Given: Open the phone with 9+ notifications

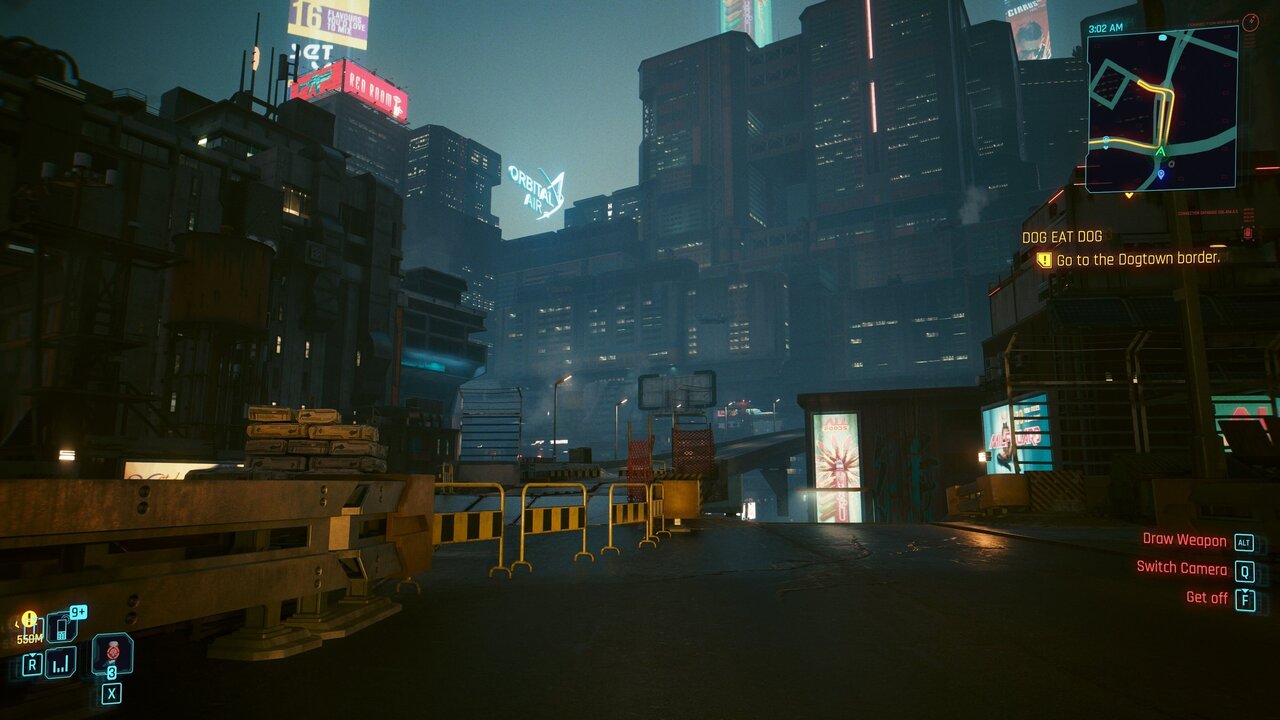Looking at the screenshot, I should tap(60, 627).
